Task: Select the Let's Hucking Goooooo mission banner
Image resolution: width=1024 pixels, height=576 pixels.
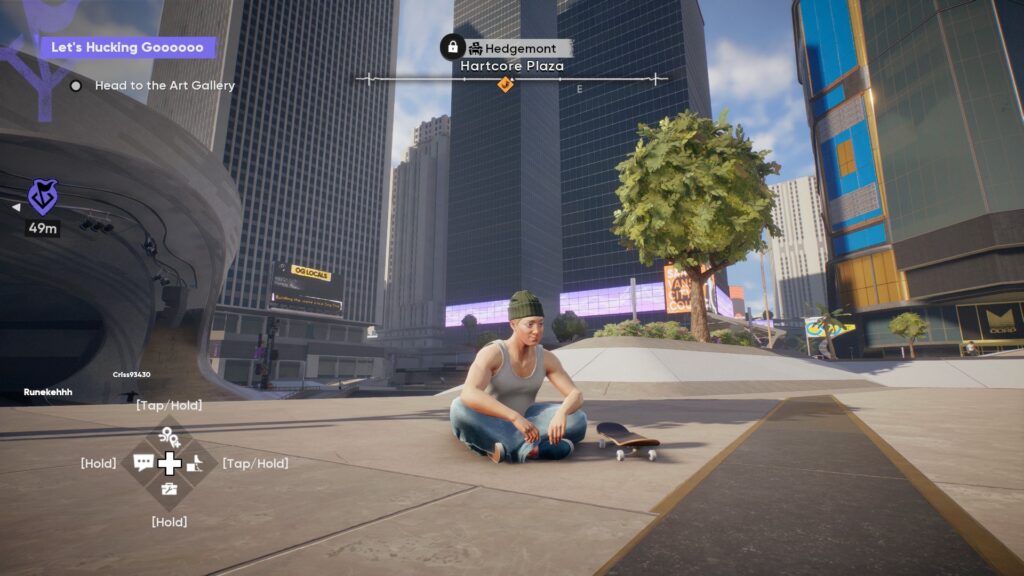Action: [128, 47]
